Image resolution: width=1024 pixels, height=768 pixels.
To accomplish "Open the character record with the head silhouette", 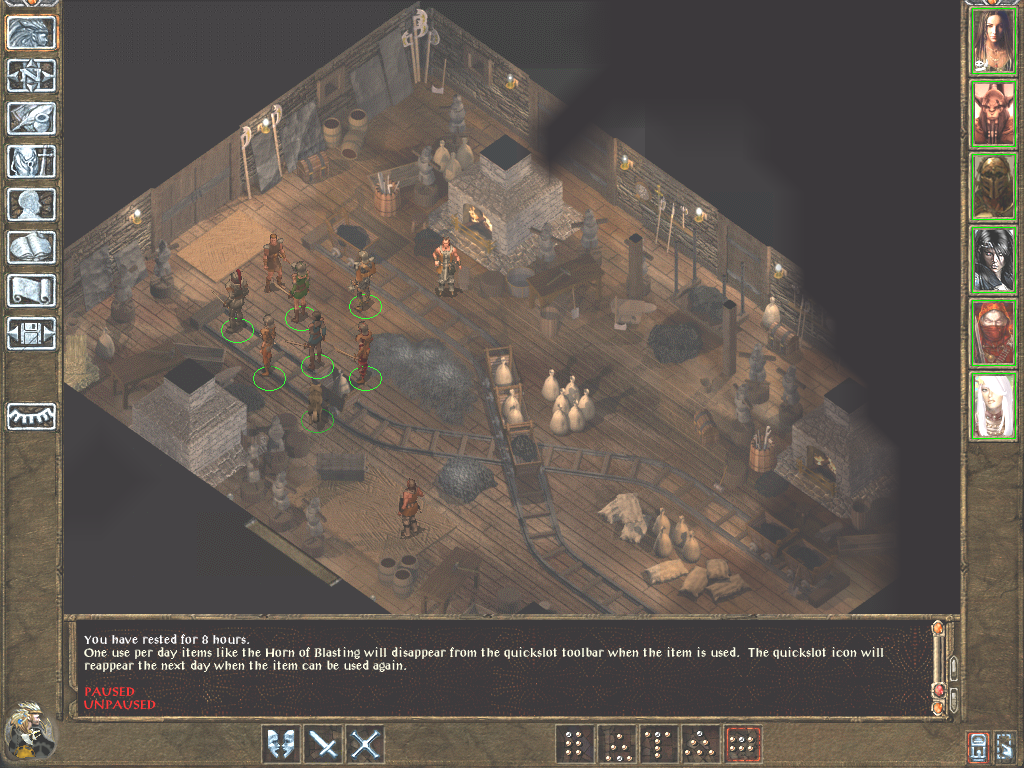I will click(x=32, y=204).
